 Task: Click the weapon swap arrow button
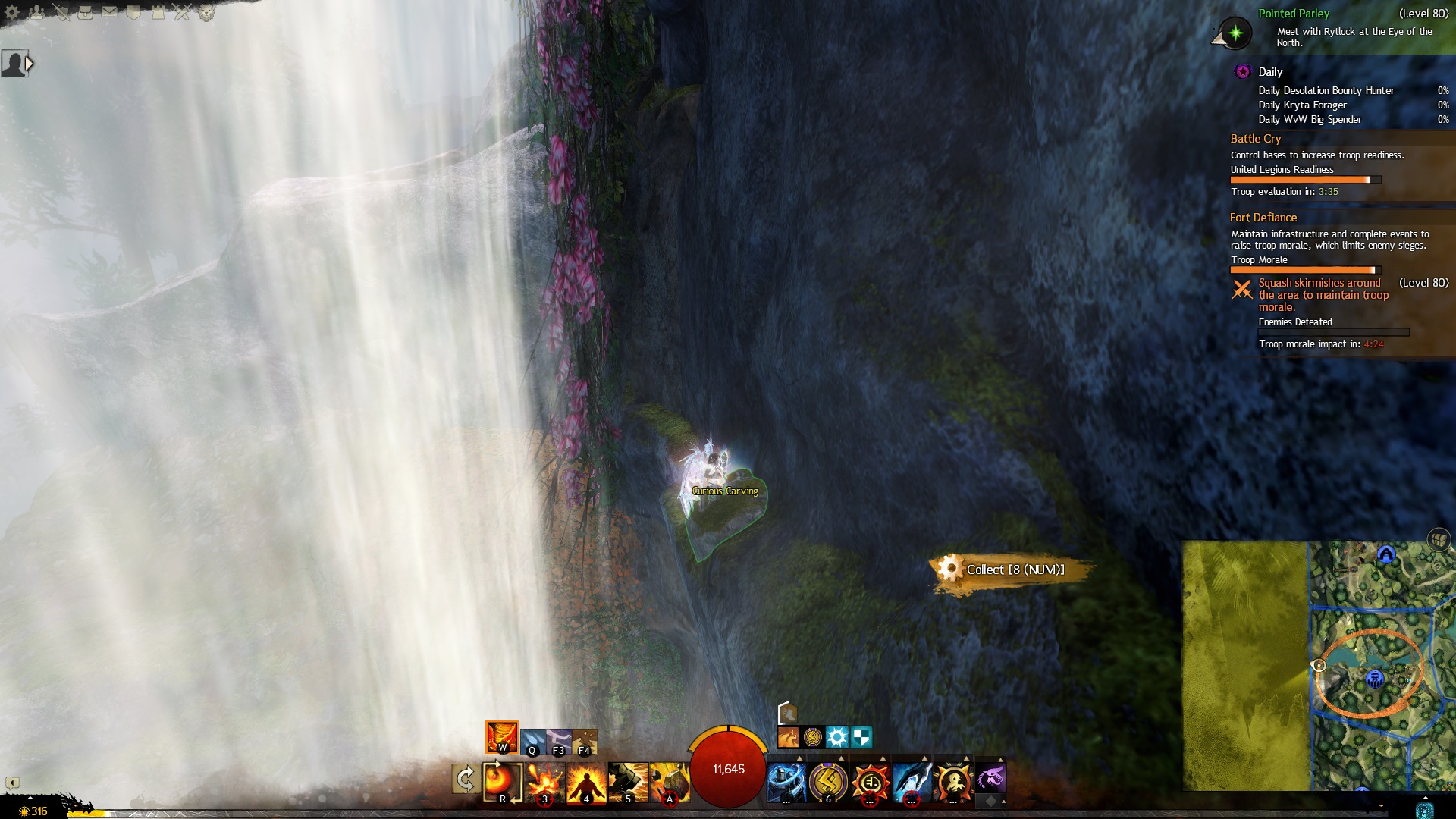(465, 779)
